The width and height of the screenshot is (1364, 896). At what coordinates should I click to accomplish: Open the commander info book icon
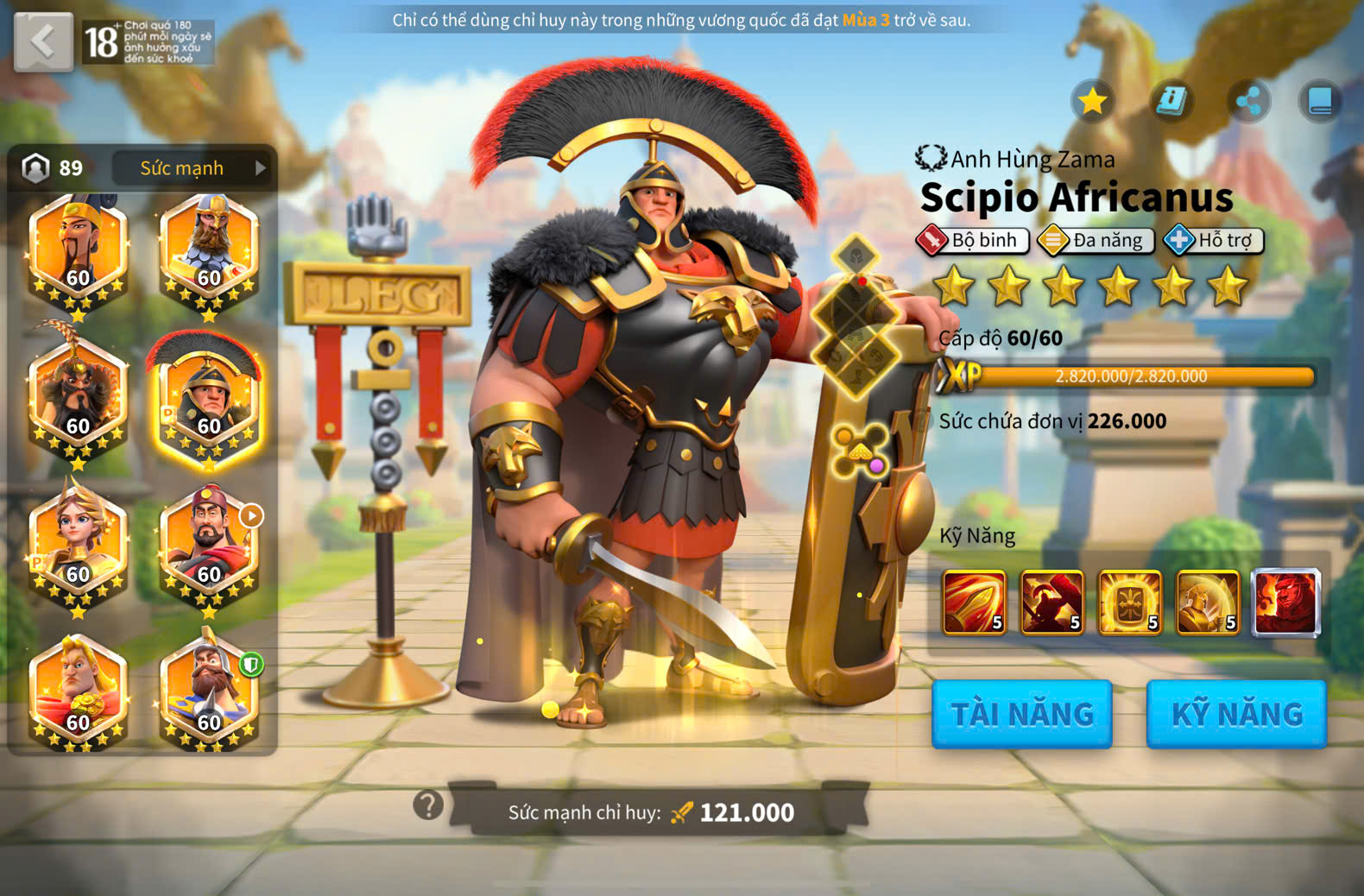tap(1171, 101)
